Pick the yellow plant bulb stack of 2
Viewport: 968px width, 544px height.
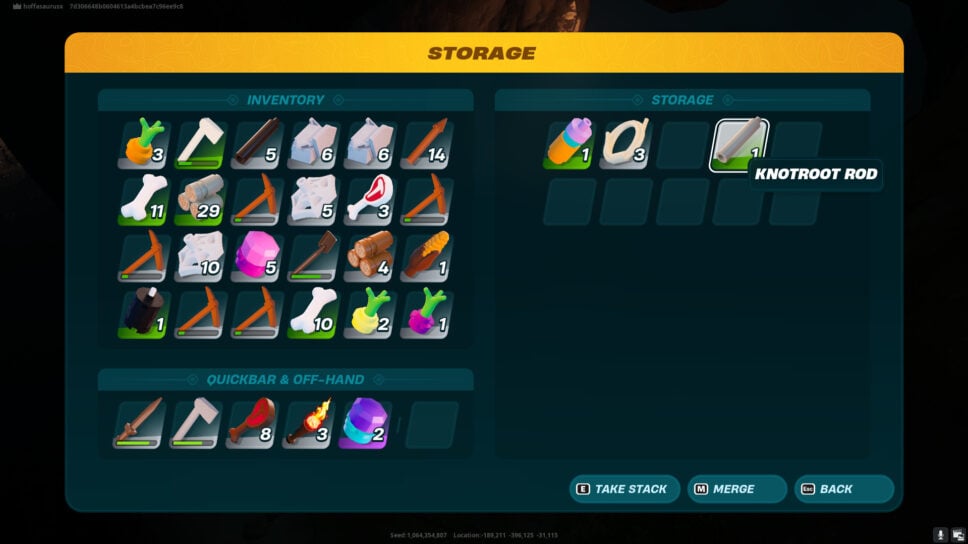[x=369, y=314]
